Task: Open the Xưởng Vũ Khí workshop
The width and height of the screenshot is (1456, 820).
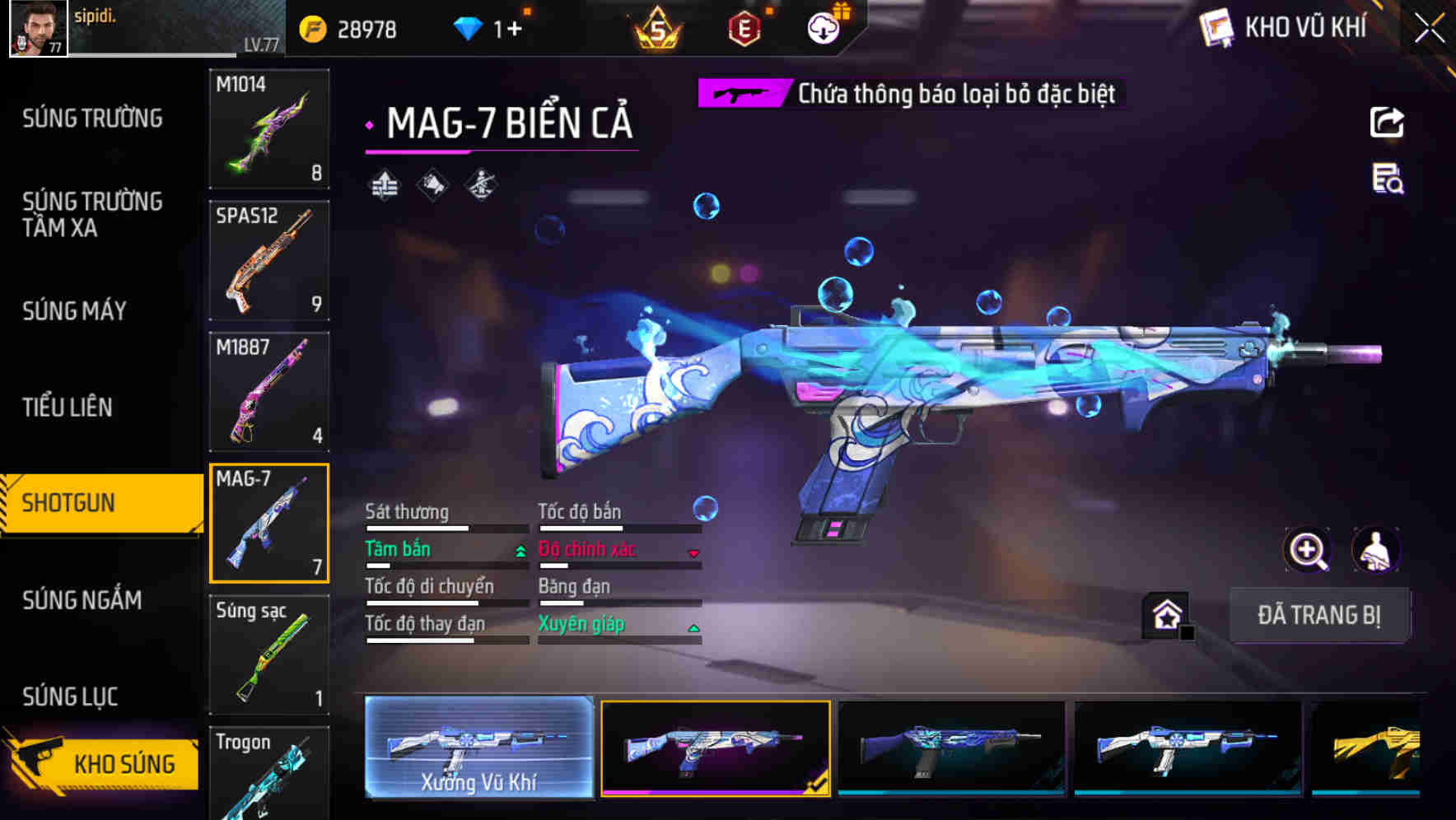Action: pos(478,748)
